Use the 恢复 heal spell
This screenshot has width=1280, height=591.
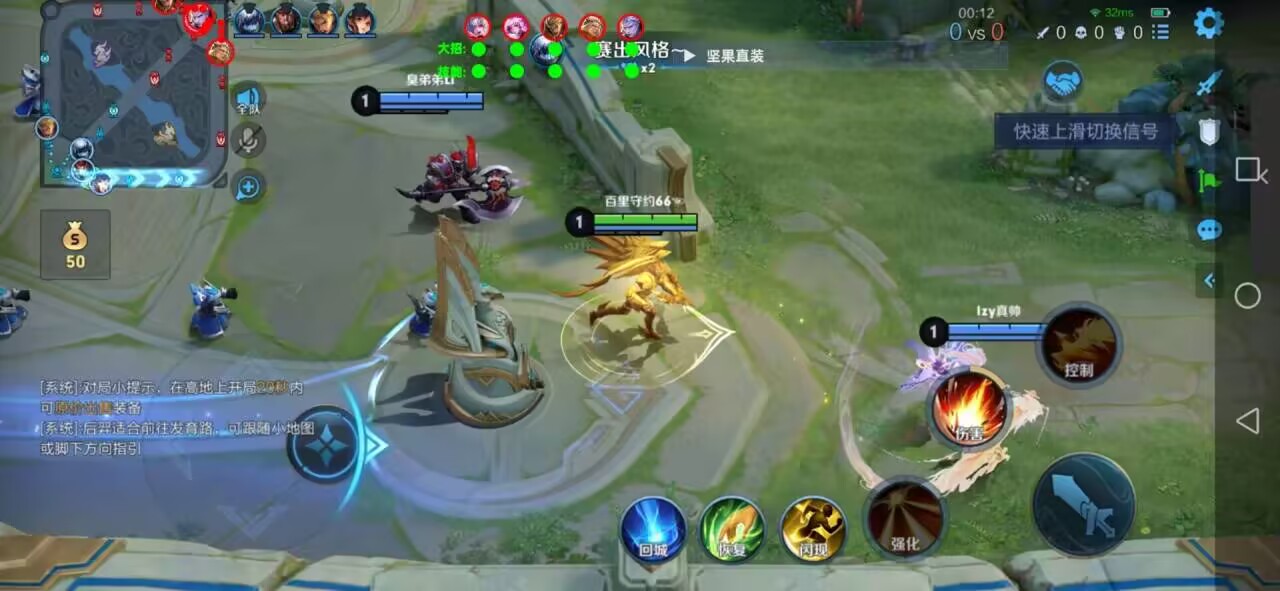tap(732, 528)
